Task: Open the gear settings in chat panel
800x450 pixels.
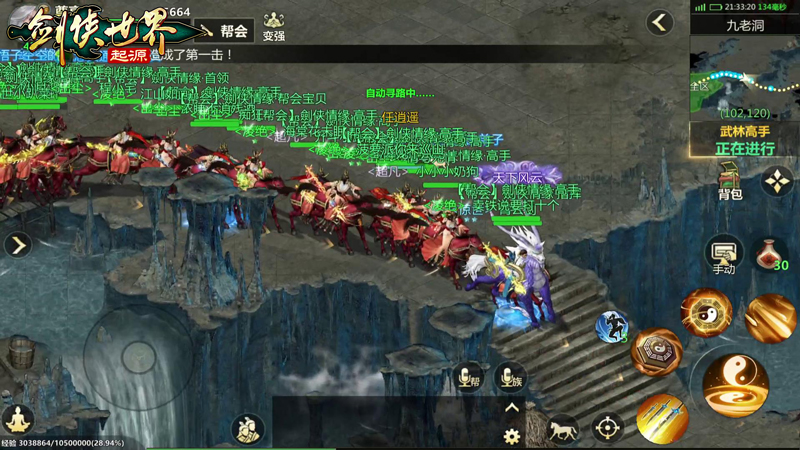Action: click(x=511, y=436)
